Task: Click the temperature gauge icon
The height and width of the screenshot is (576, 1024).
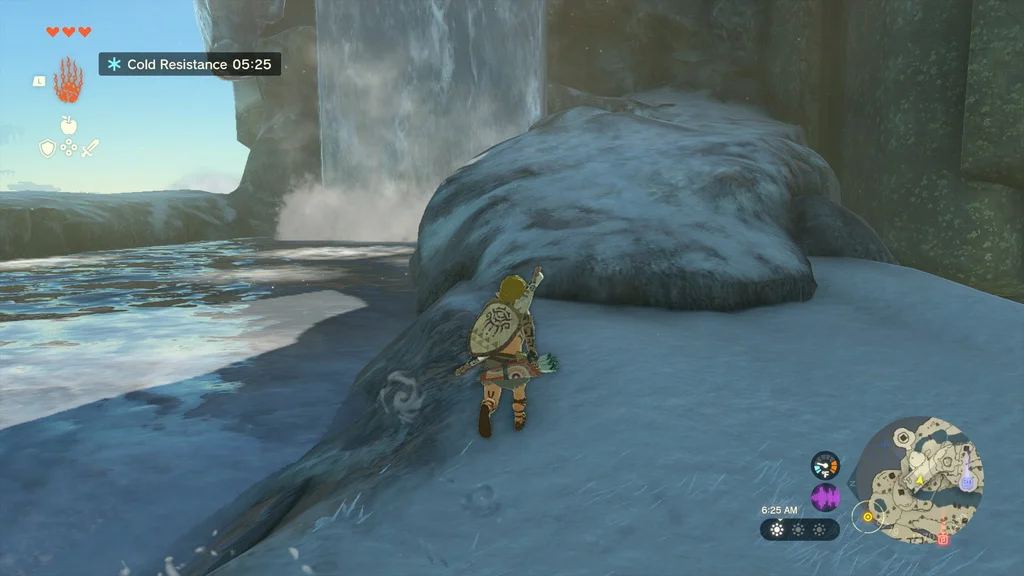Action: pyautogui.click(x=825, y=465)
